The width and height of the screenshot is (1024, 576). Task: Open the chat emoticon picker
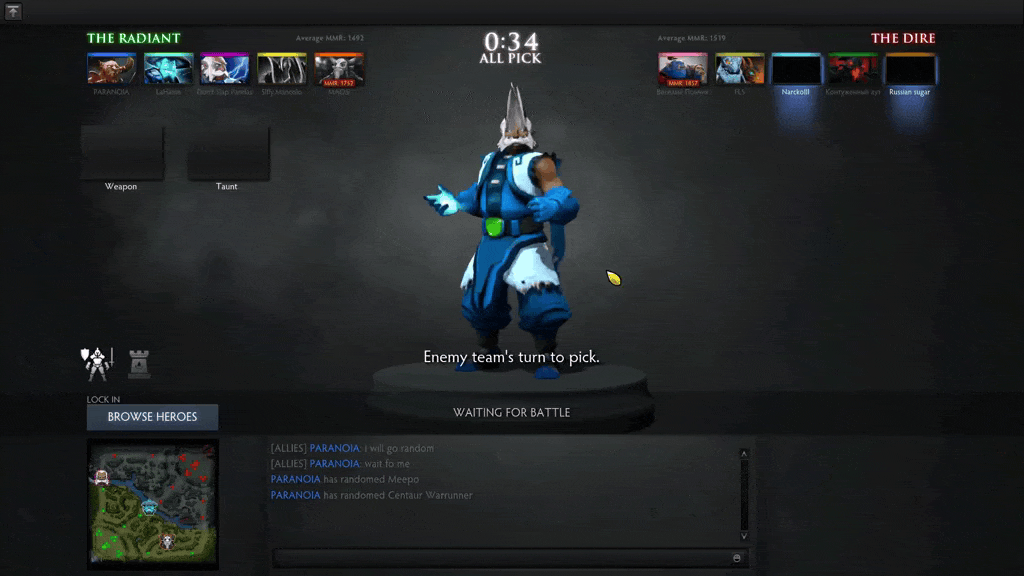point(737,558)
